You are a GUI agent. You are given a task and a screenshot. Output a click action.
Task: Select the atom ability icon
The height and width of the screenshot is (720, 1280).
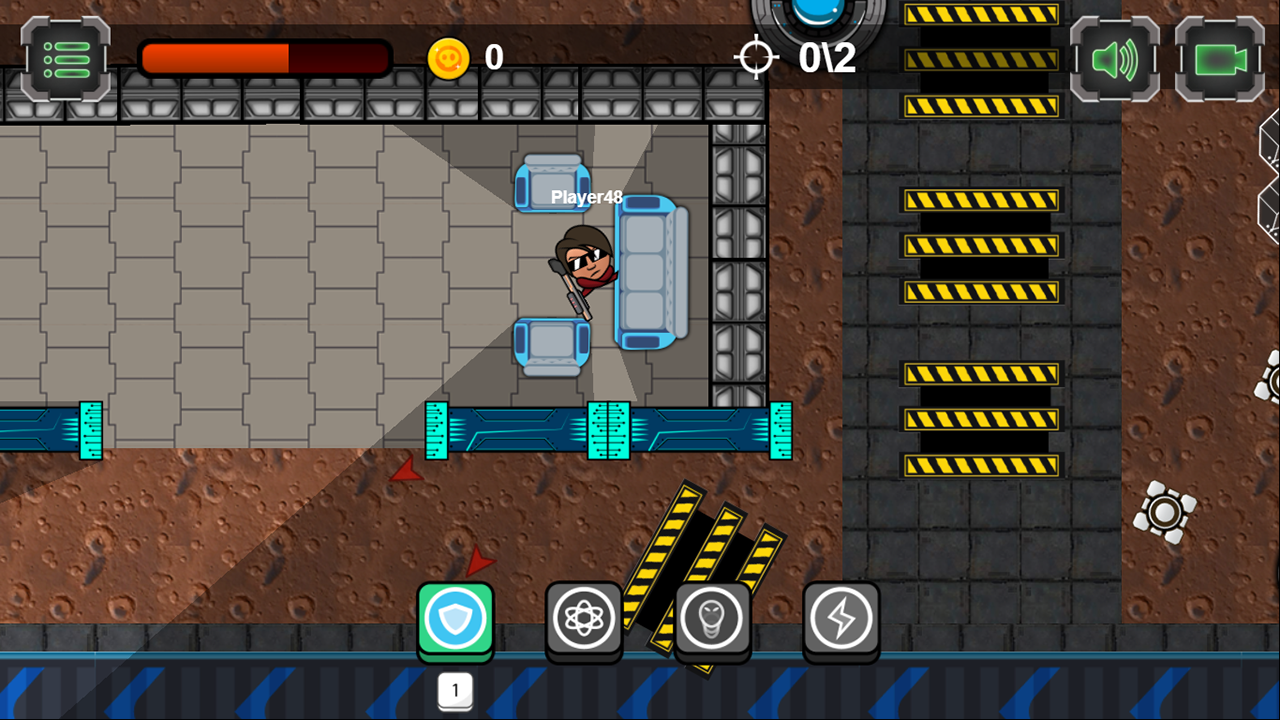pyautogui.click(x=584, y=618)
